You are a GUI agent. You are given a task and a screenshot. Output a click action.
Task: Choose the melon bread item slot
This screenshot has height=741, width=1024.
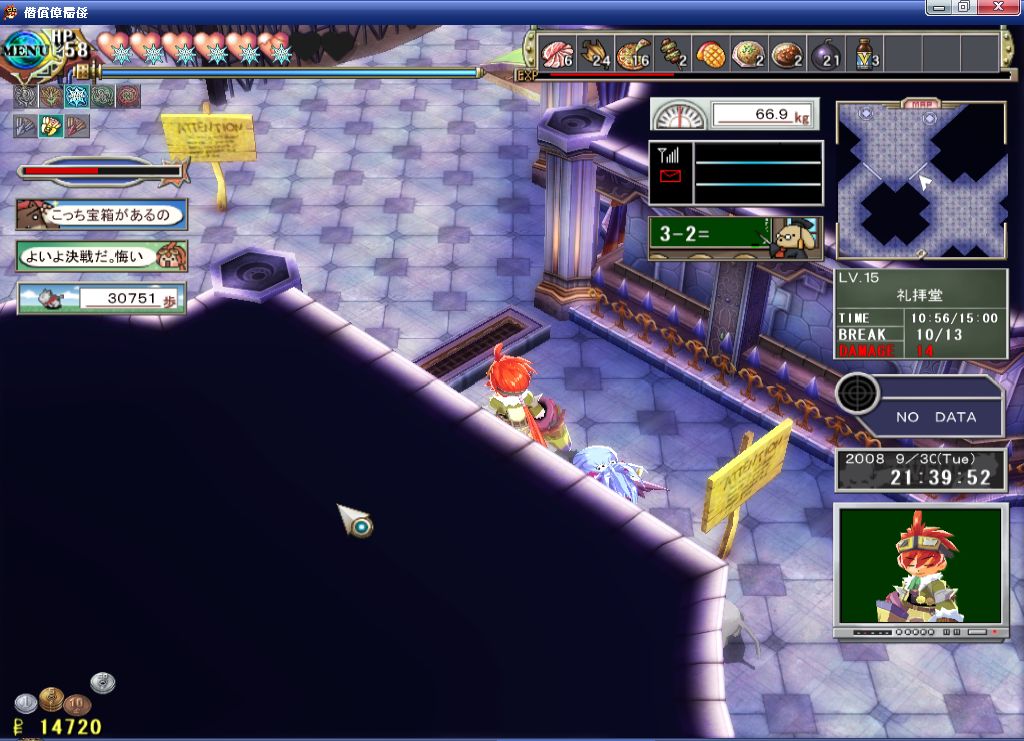[x=711, y=52]
